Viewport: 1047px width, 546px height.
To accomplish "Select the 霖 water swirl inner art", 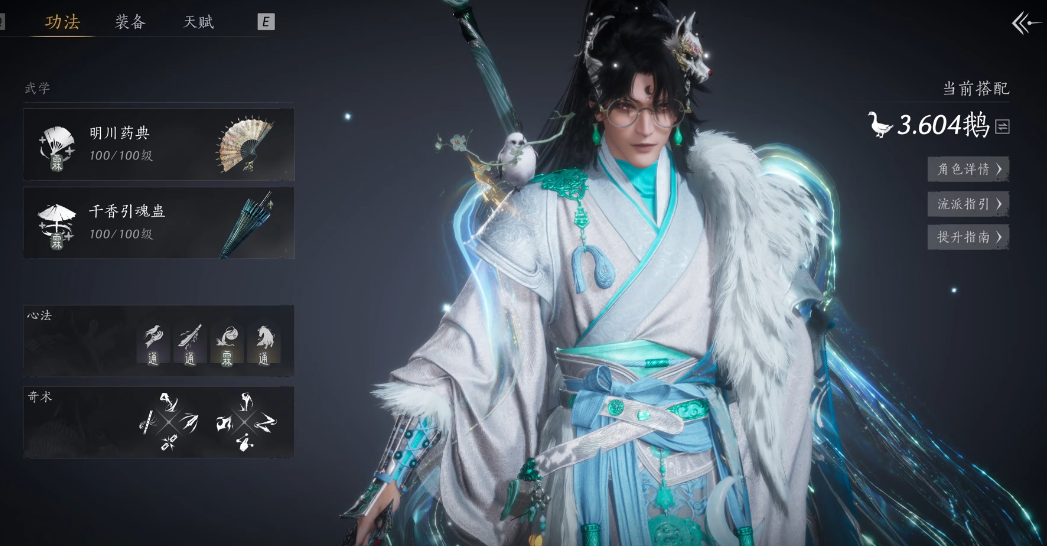I will click(227, 344).
